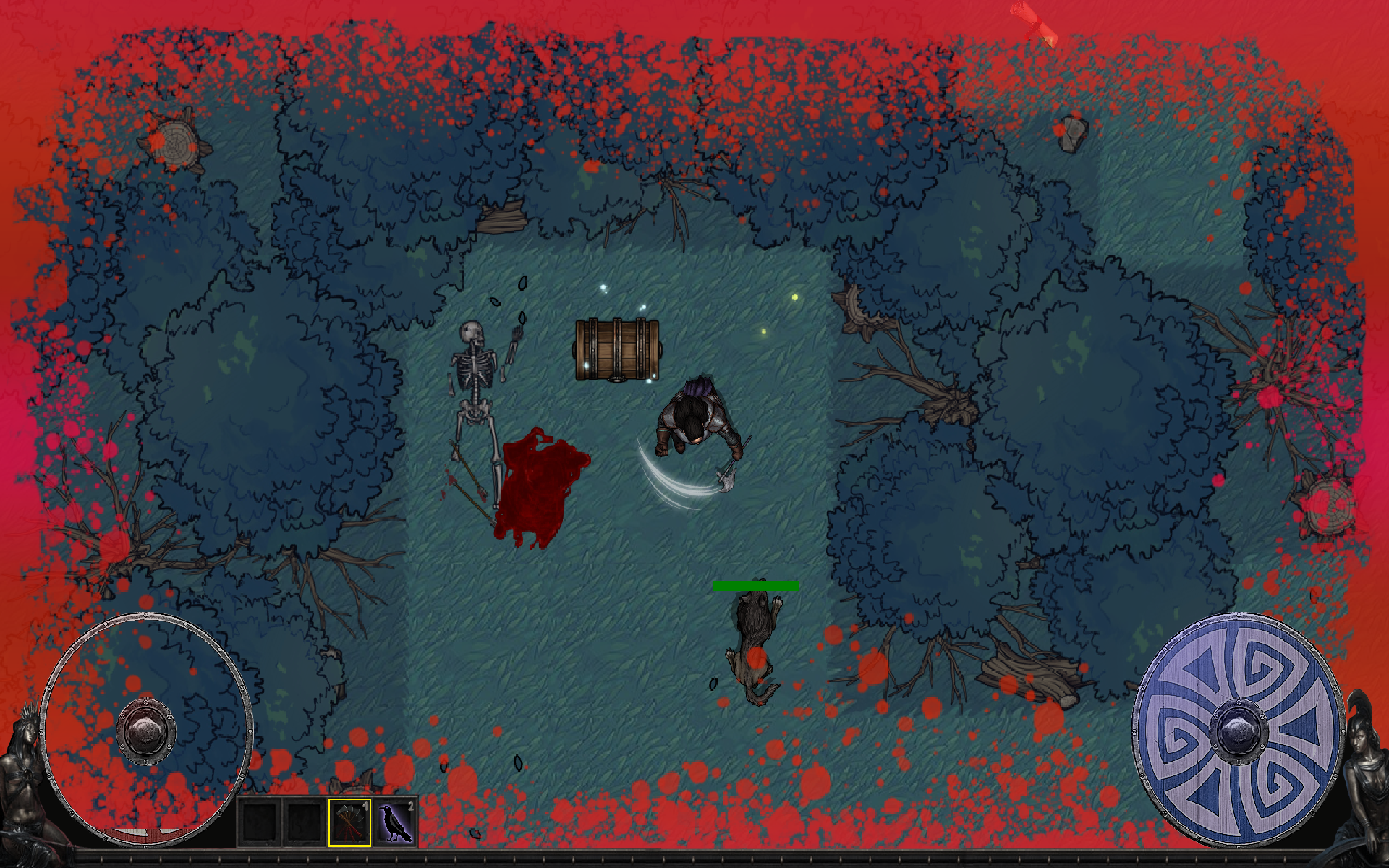Open the rolled scroll icon

click(1035, 23)
